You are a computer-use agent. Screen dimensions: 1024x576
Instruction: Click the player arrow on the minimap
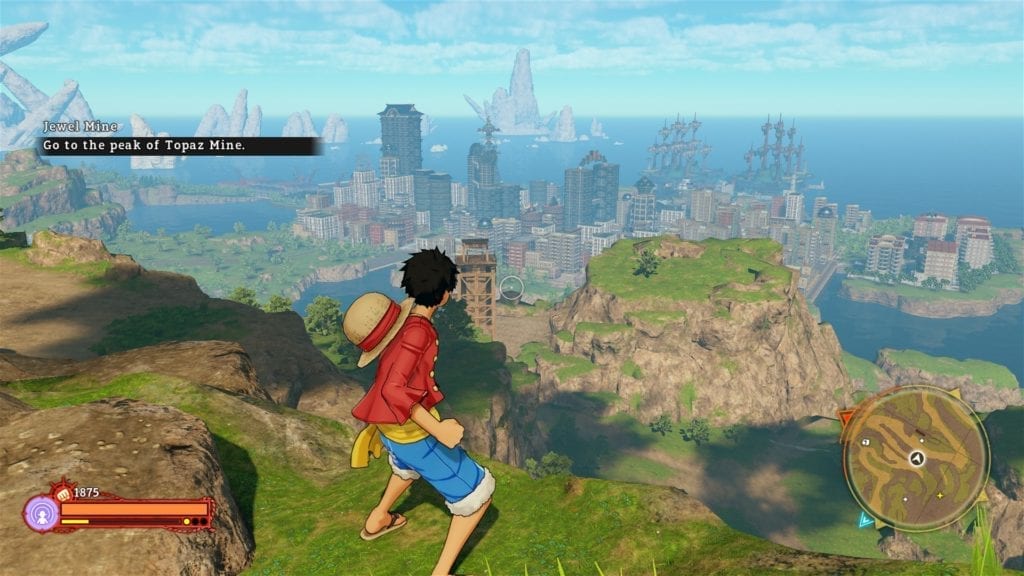point(915,457)
